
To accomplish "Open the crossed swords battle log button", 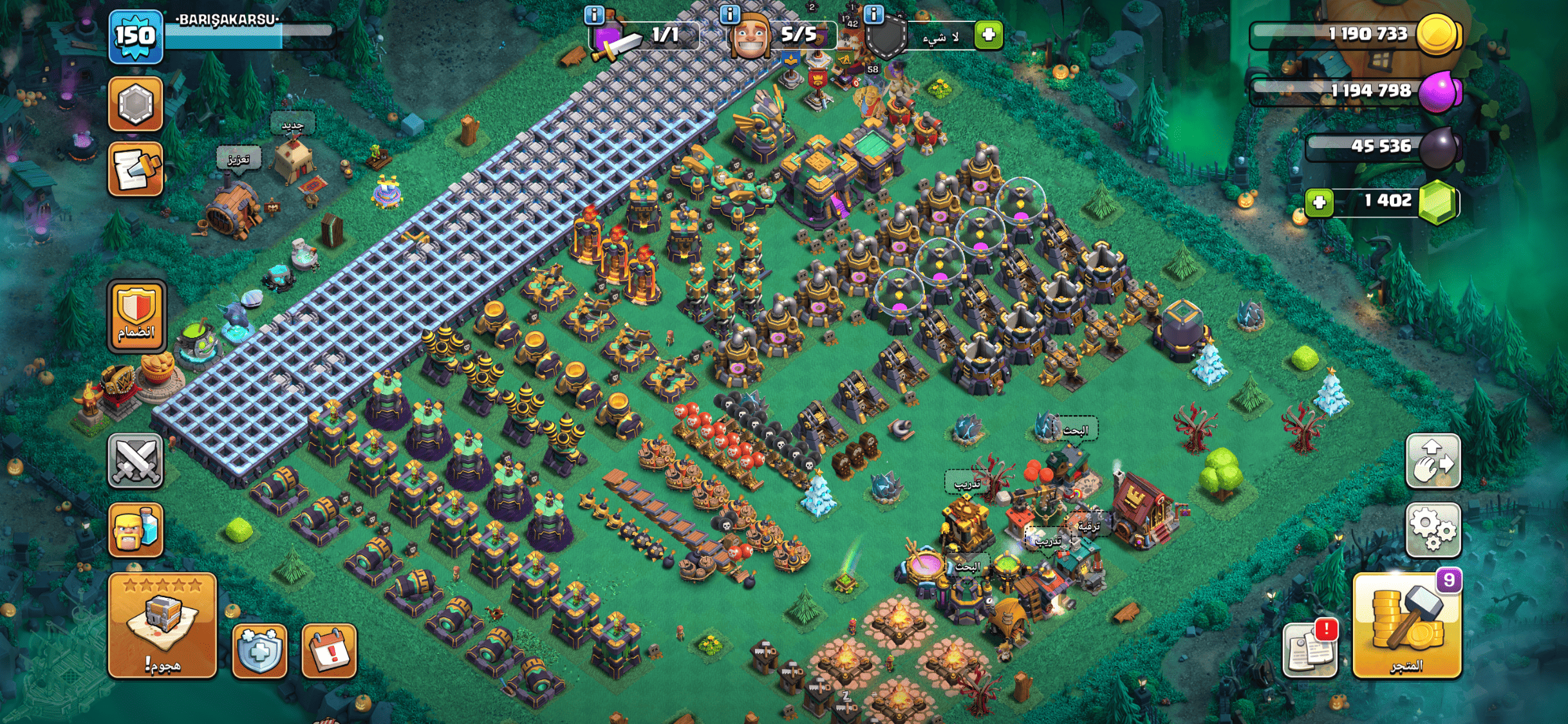I will coord(135,461).
